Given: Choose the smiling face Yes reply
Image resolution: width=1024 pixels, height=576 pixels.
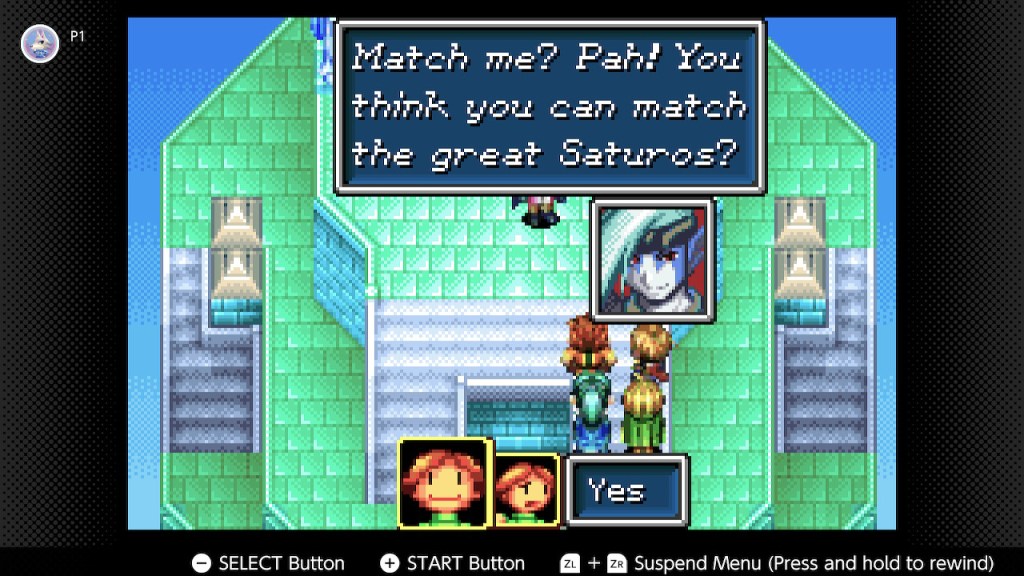Looking at the screenshot, I should pyautogui.click(x=443, y=483).
